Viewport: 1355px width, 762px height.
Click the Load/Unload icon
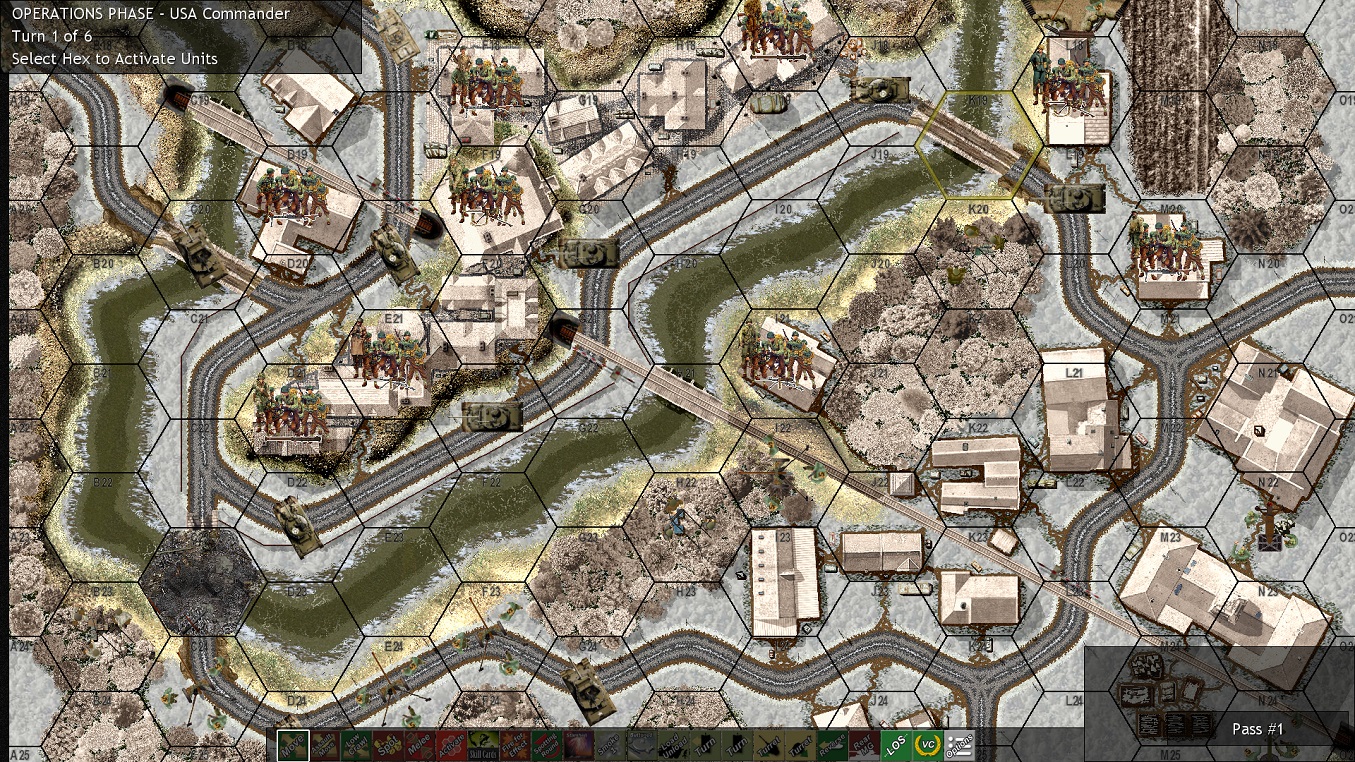pyautogui.click(x=671, y=744)
